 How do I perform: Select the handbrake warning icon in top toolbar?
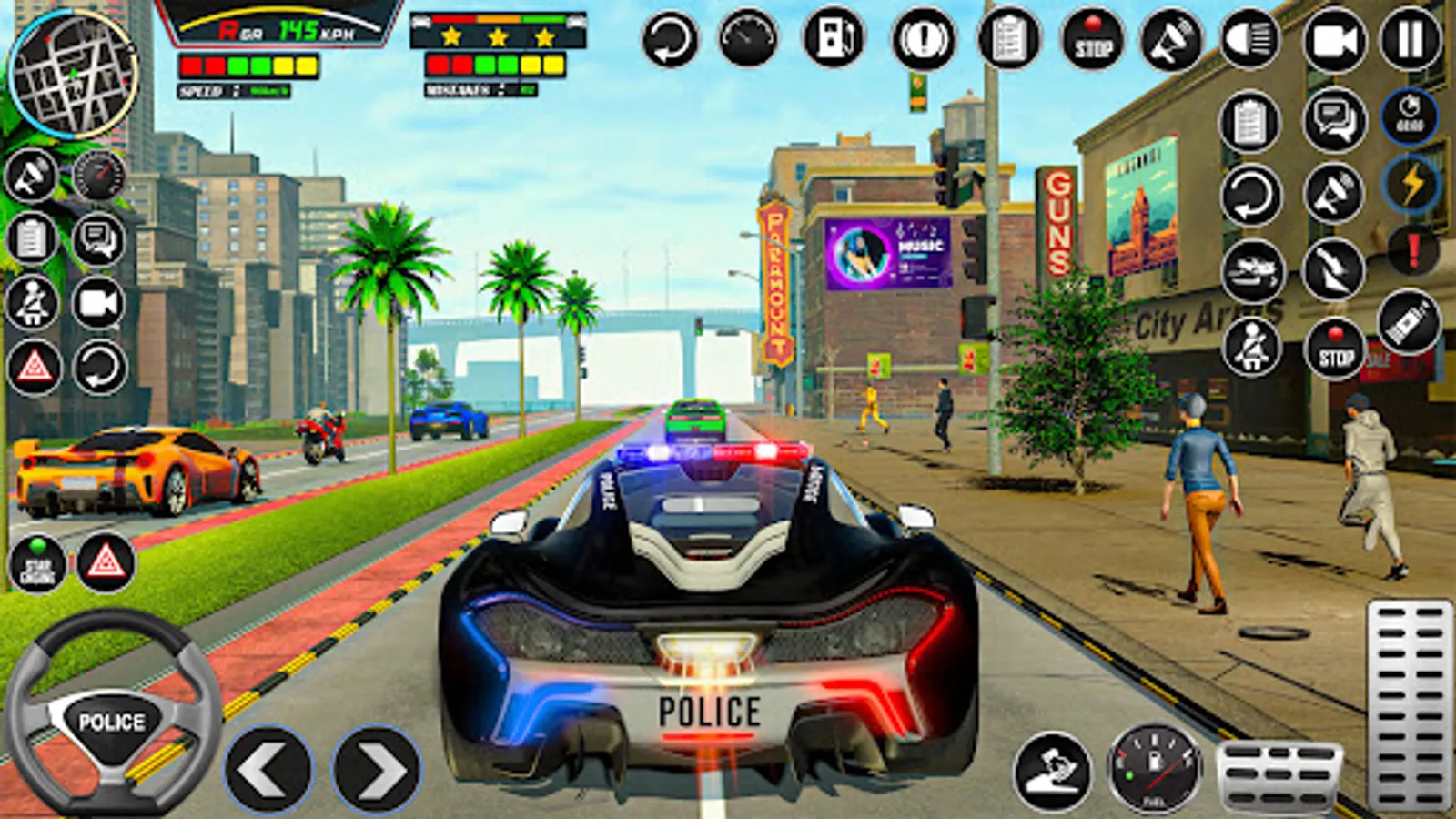pyautogui.click(x=920, y=38)
